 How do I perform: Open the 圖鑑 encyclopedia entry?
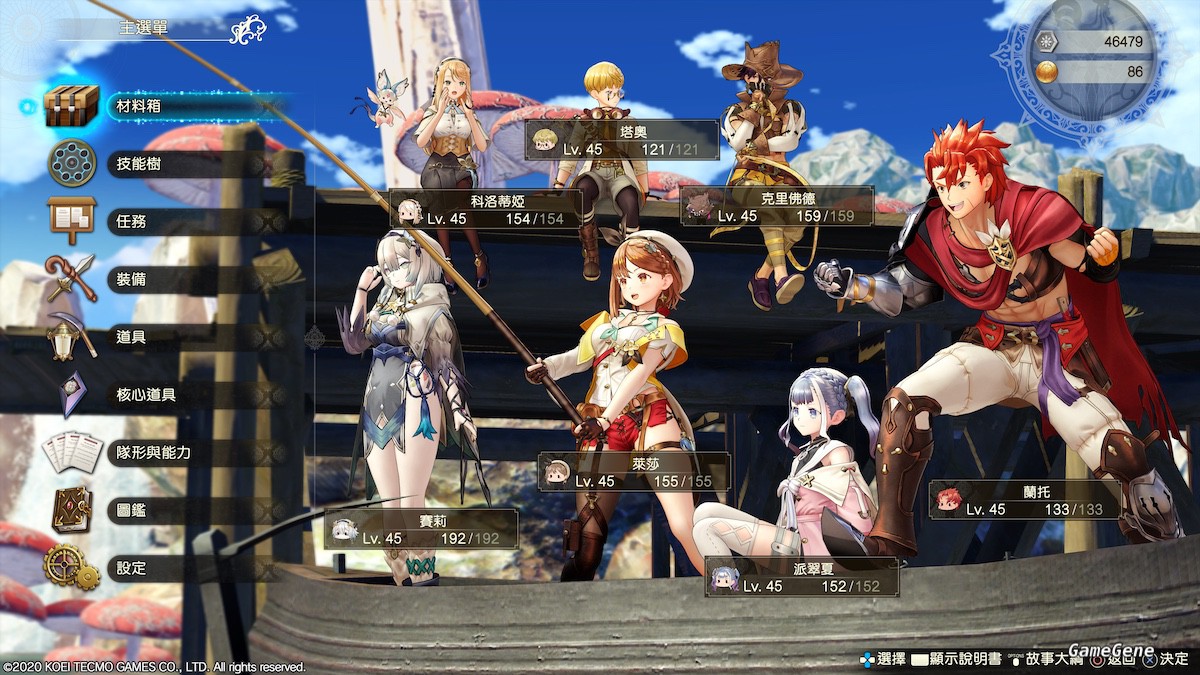(x=130, y=510)
